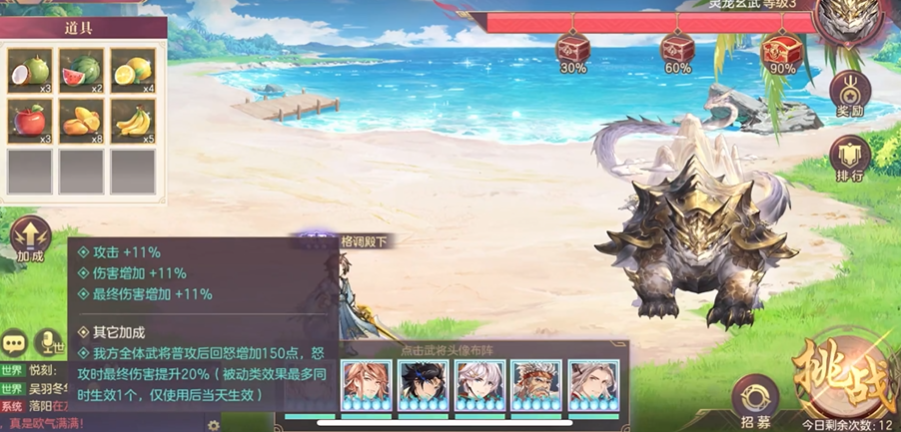Select the white-haired hero portrait

pyautogui.click(x=479, y=381)
